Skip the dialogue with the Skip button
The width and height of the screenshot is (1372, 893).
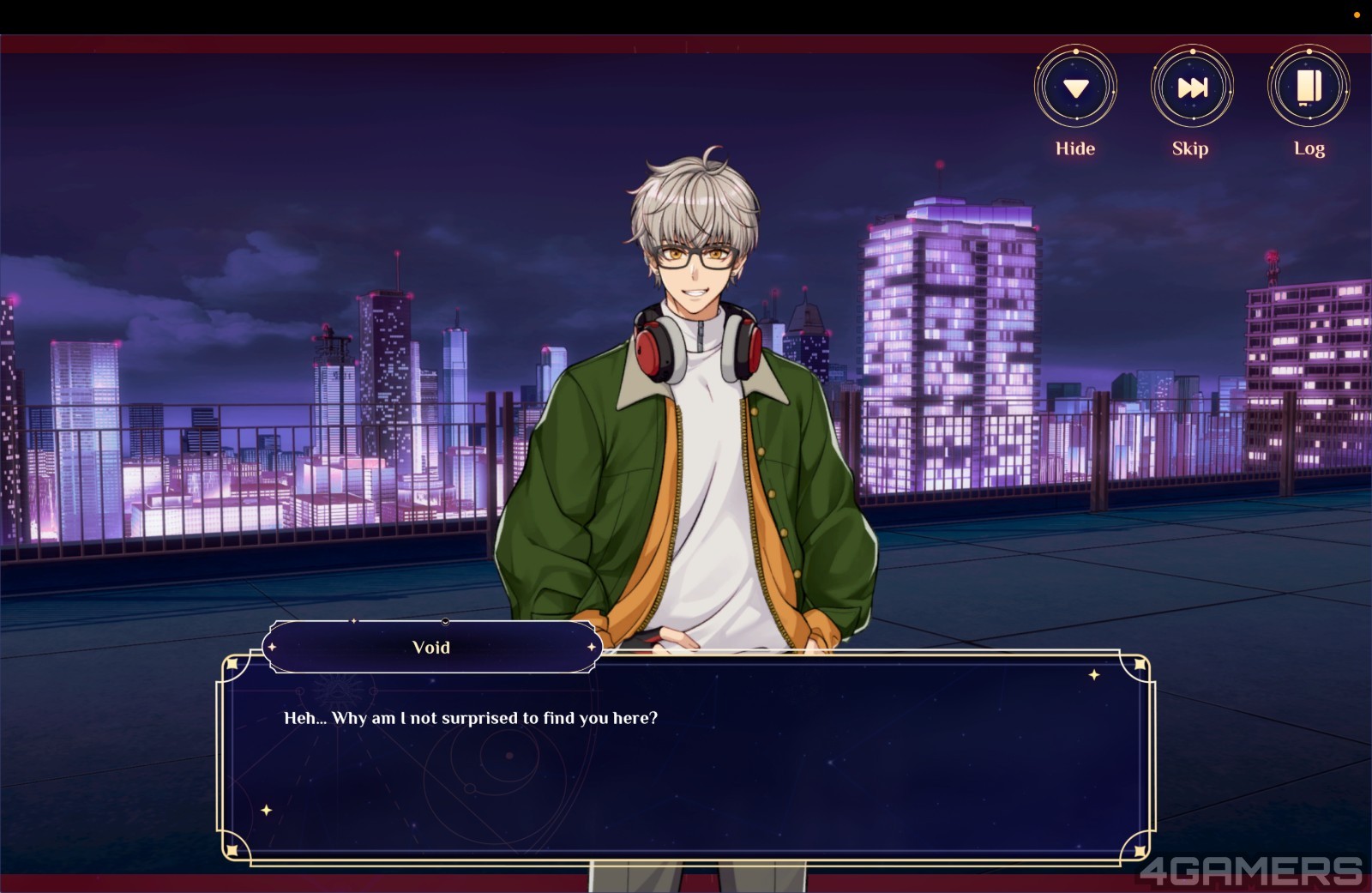point(1192,87)
